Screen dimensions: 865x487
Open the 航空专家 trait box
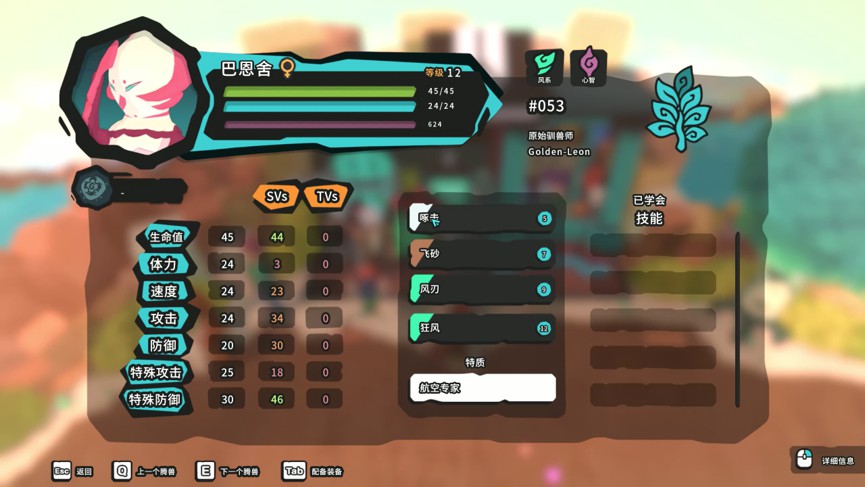coord(482,387)
